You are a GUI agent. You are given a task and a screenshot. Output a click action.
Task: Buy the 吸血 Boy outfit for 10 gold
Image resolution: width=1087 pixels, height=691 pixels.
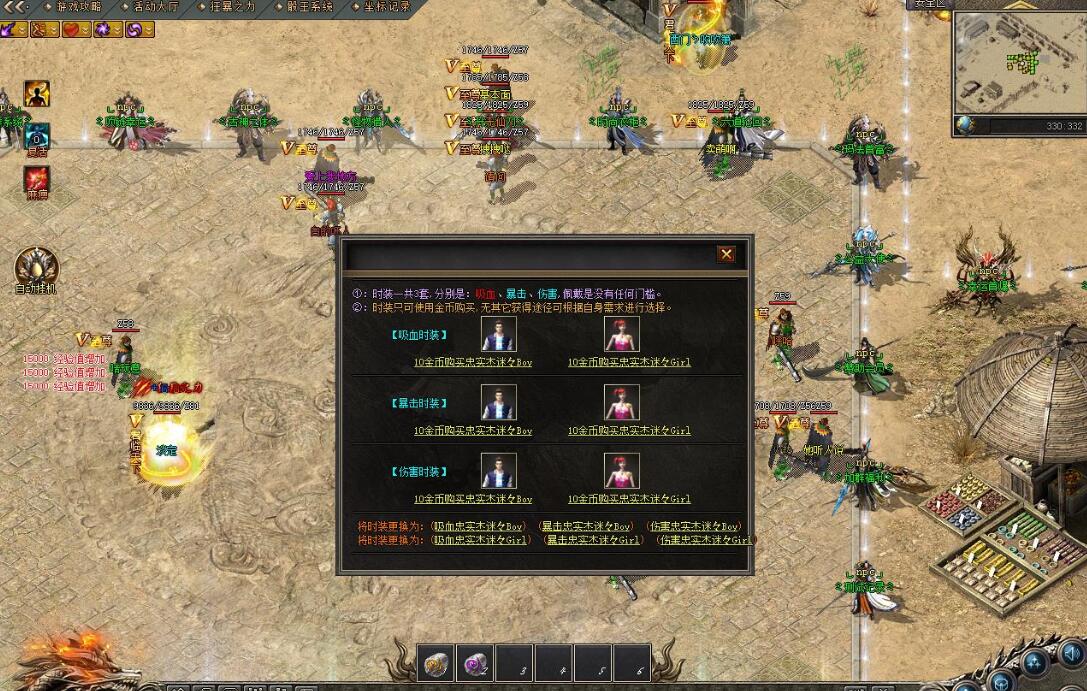click(x=473, y=362)
